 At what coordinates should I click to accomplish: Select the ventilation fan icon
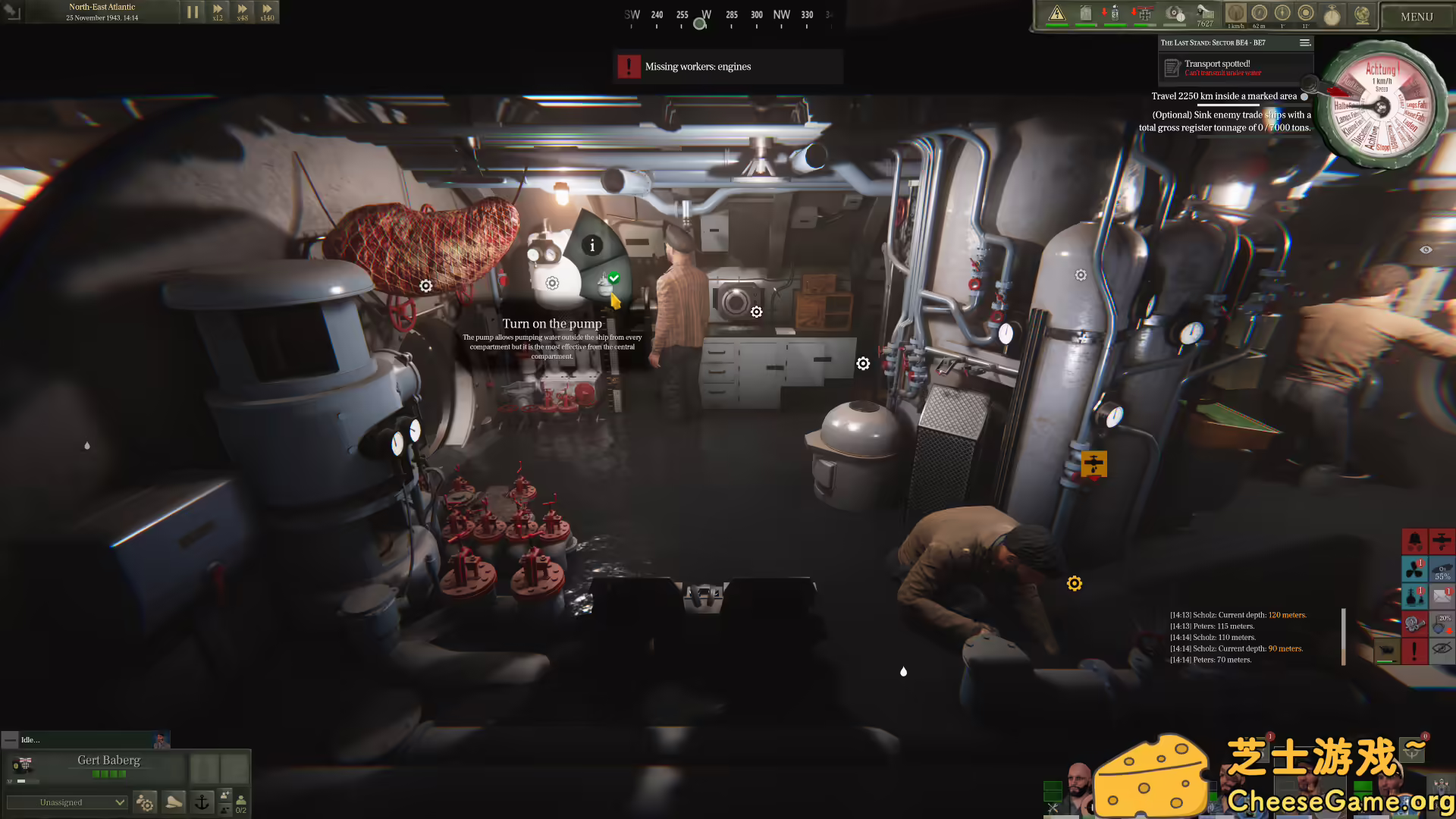tap(1415, 570)
